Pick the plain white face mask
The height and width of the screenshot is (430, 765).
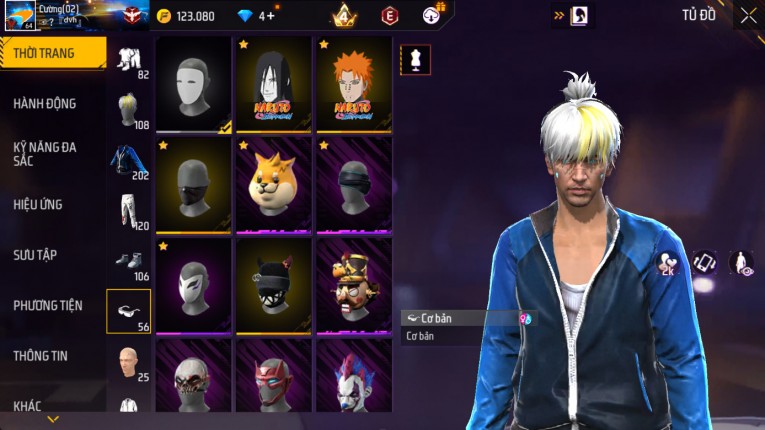point(193,84)
